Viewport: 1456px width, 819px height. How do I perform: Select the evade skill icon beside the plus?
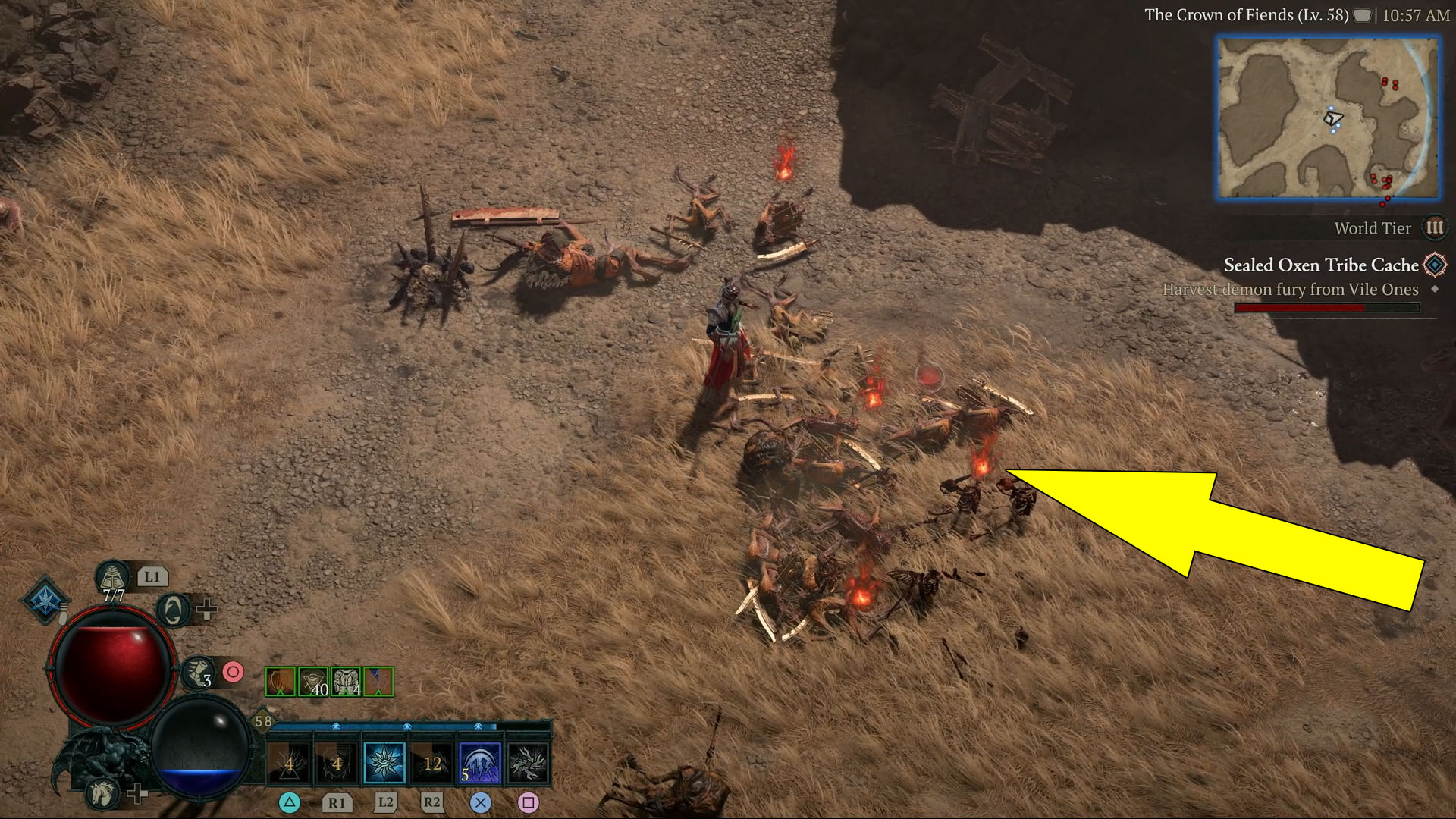[172, 609]
